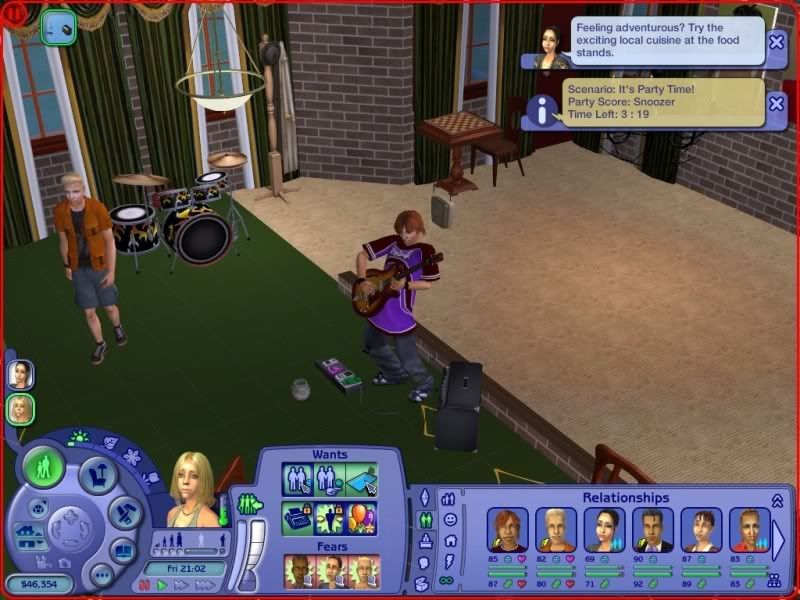
Task: Open the queued action icon at the top
Action: [59, 25]
